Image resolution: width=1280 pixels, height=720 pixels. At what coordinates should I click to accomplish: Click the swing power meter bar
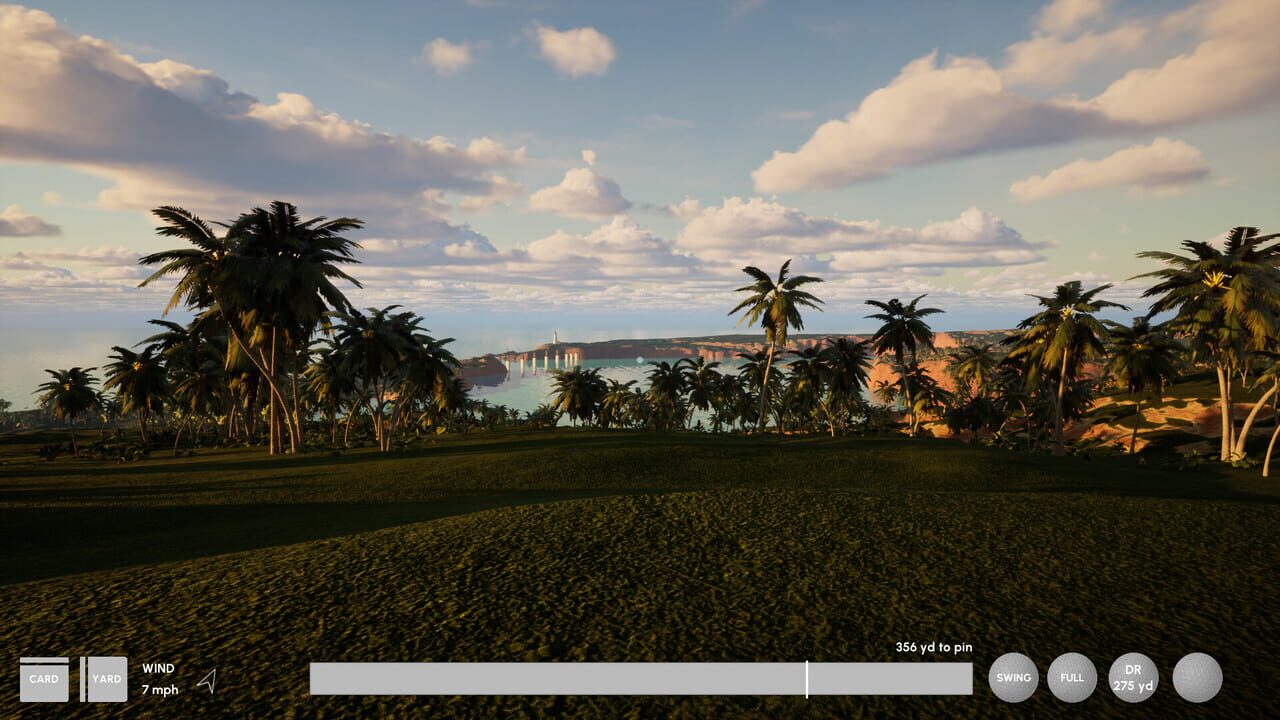coord(642,677)
